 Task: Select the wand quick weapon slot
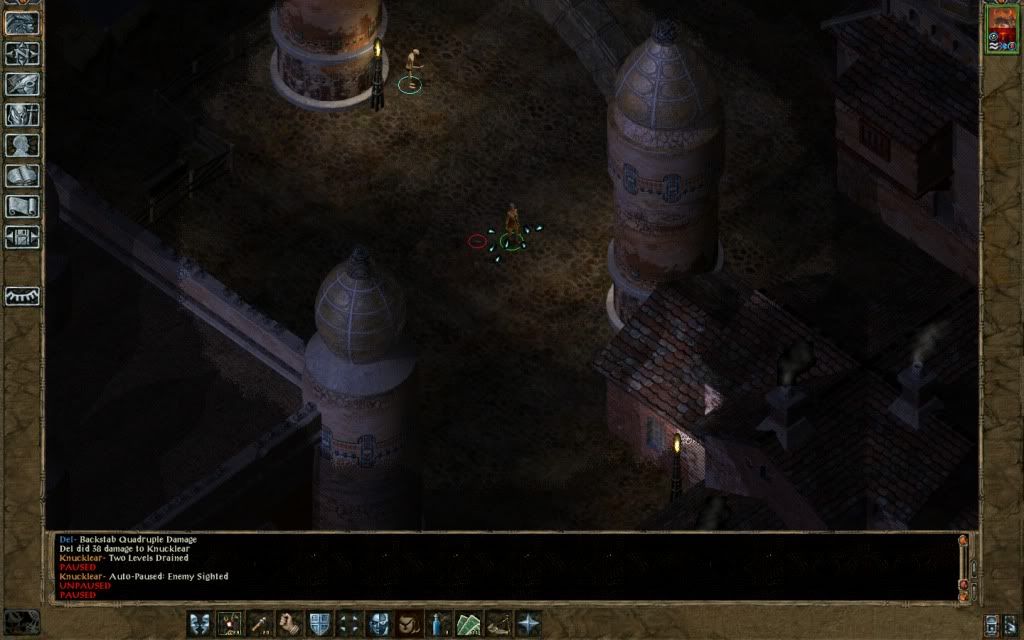(x=260, y=624)
